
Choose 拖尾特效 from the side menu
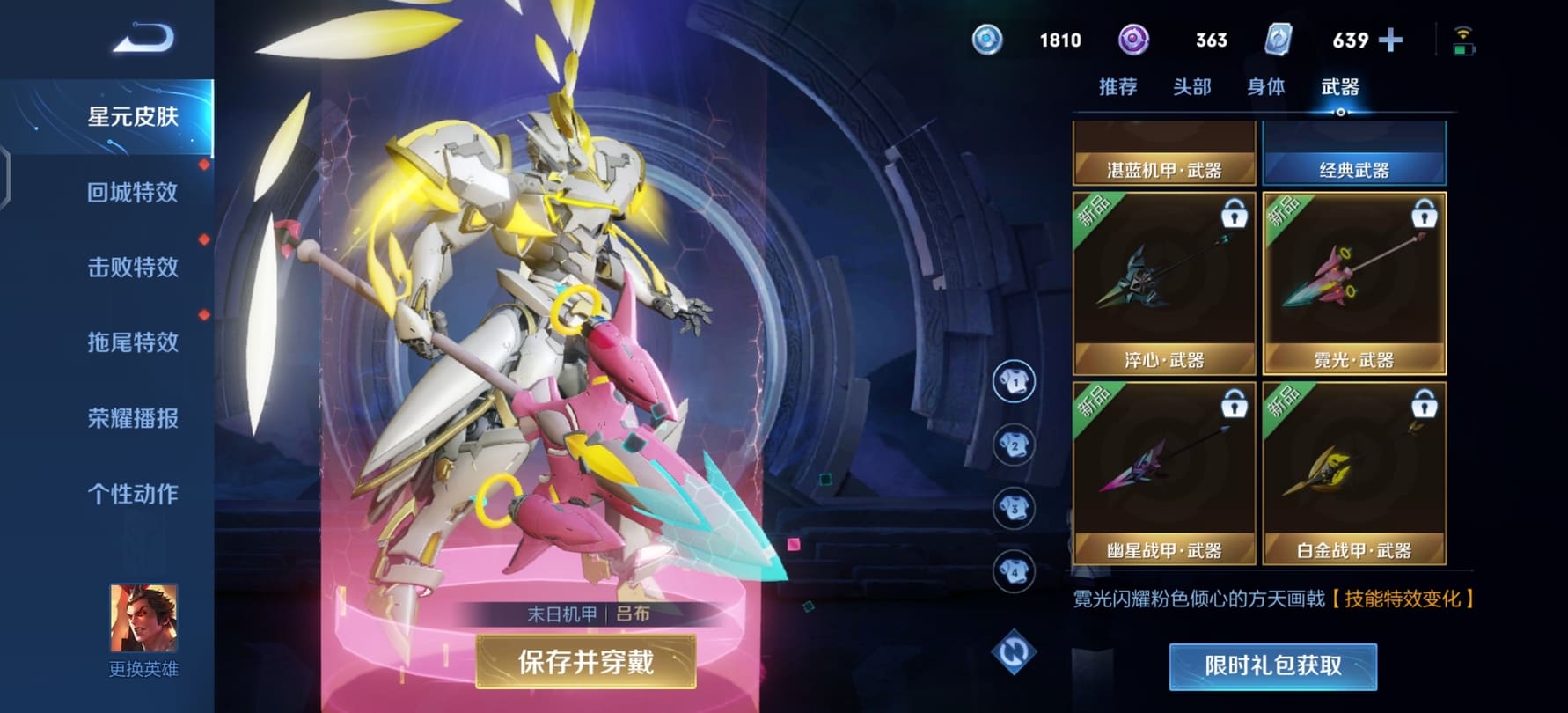[x=132, y=342]
